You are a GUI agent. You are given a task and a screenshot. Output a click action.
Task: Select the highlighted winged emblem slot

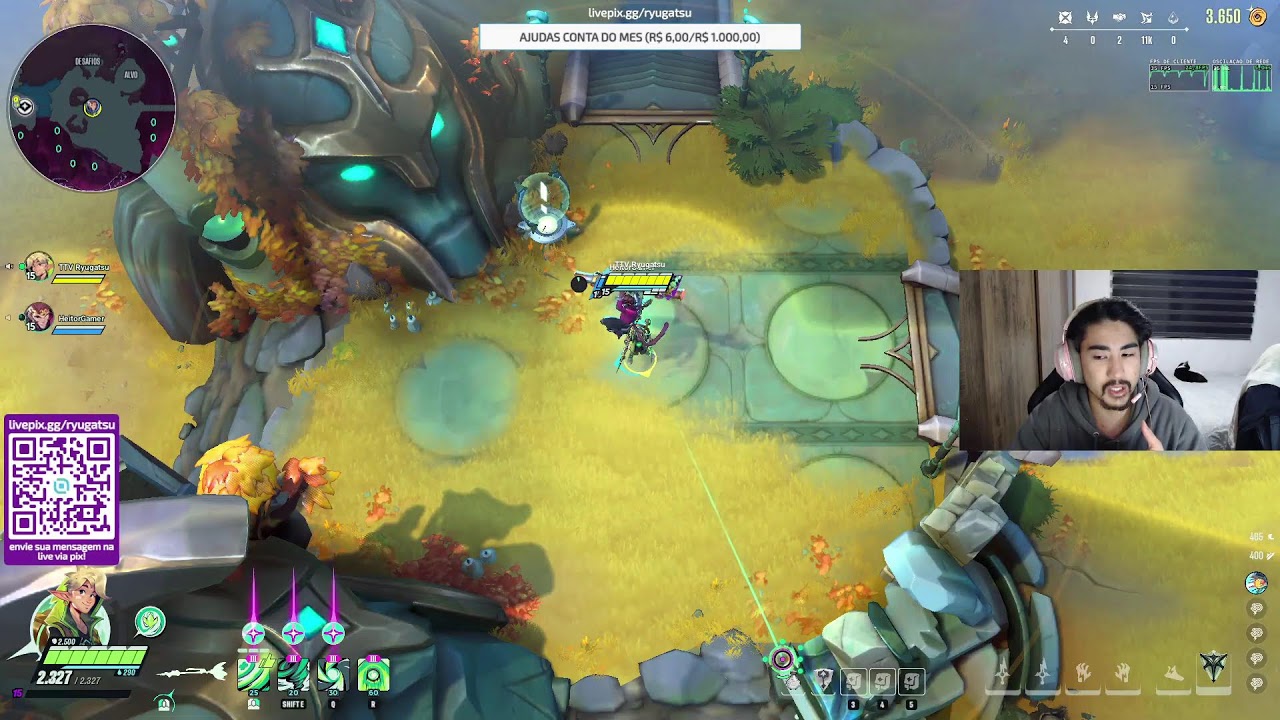pyautogui.click(x=1214, y=667)
